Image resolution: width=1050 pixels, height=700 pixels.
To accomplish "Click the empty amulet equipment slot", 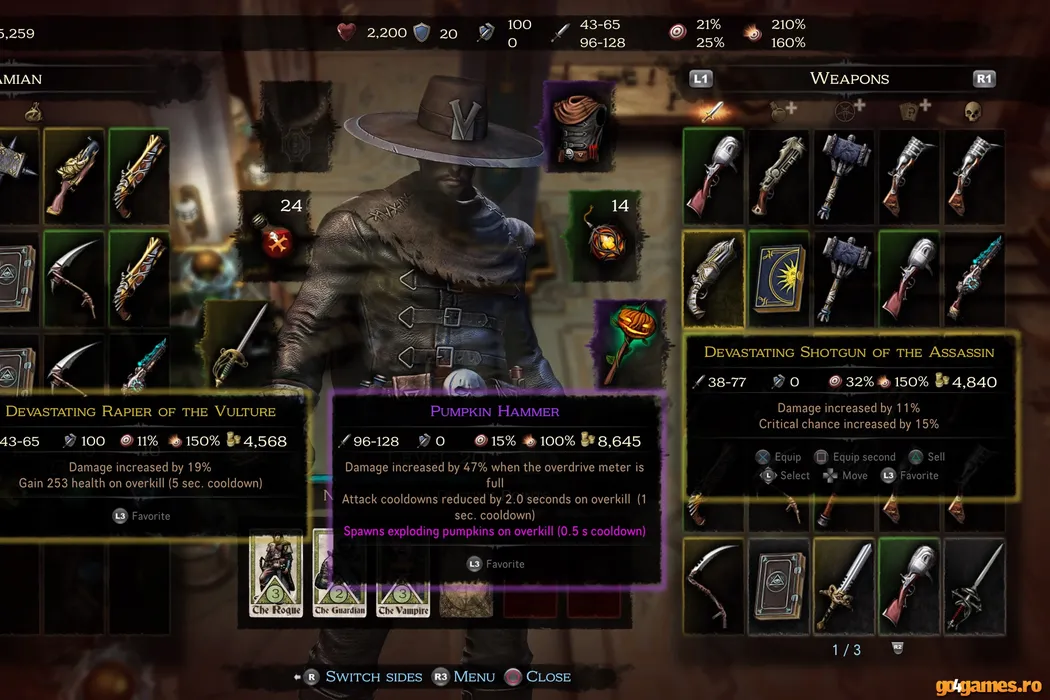I will pos(297,124).
